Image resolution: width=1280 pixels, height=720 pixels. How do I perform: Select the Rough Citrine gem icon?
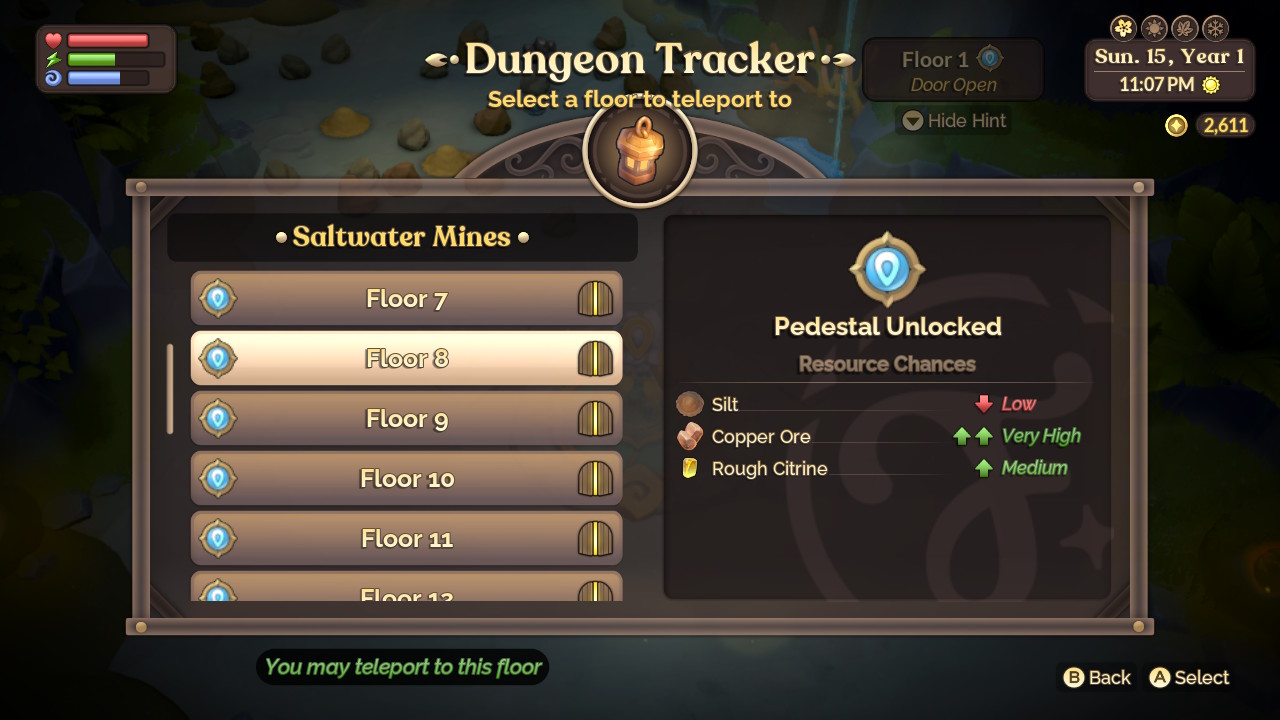click(690, 468)
